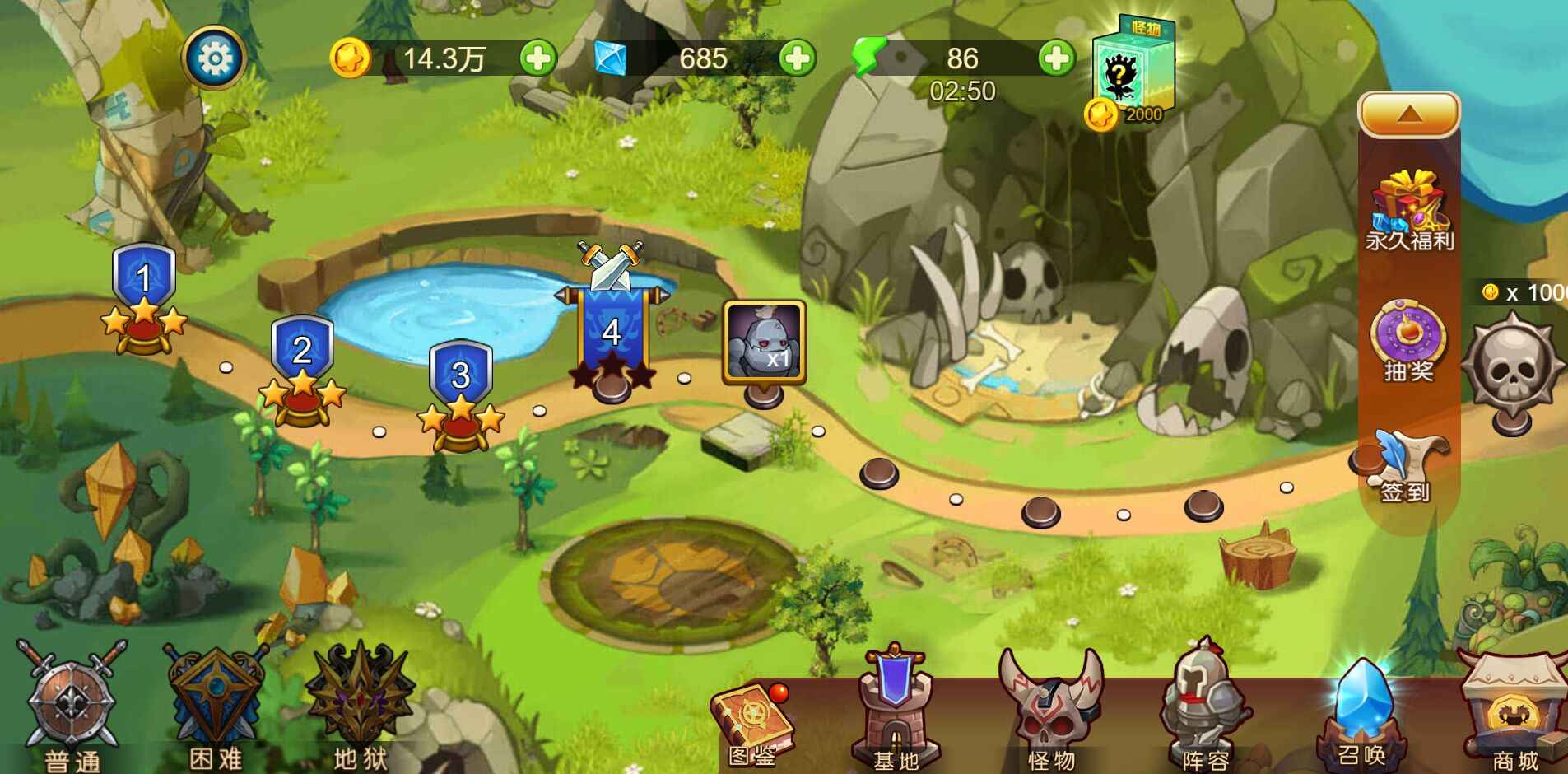
Task: Open the gear settings menu
Action: pos(214,58)
